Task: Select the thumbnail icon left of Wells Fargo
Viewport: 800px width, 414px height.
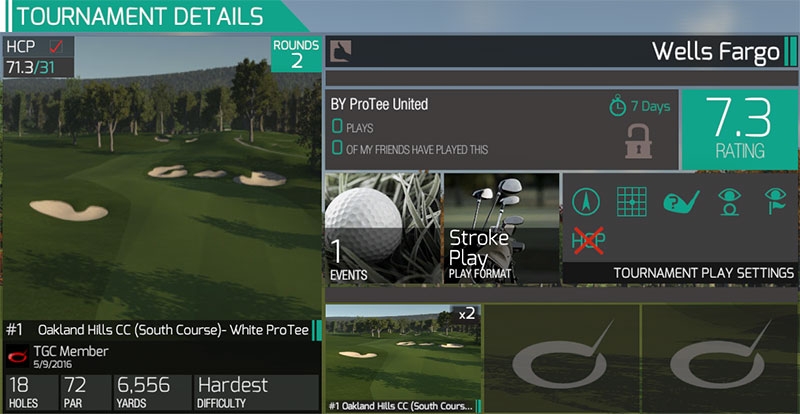Action: point(341,50)
